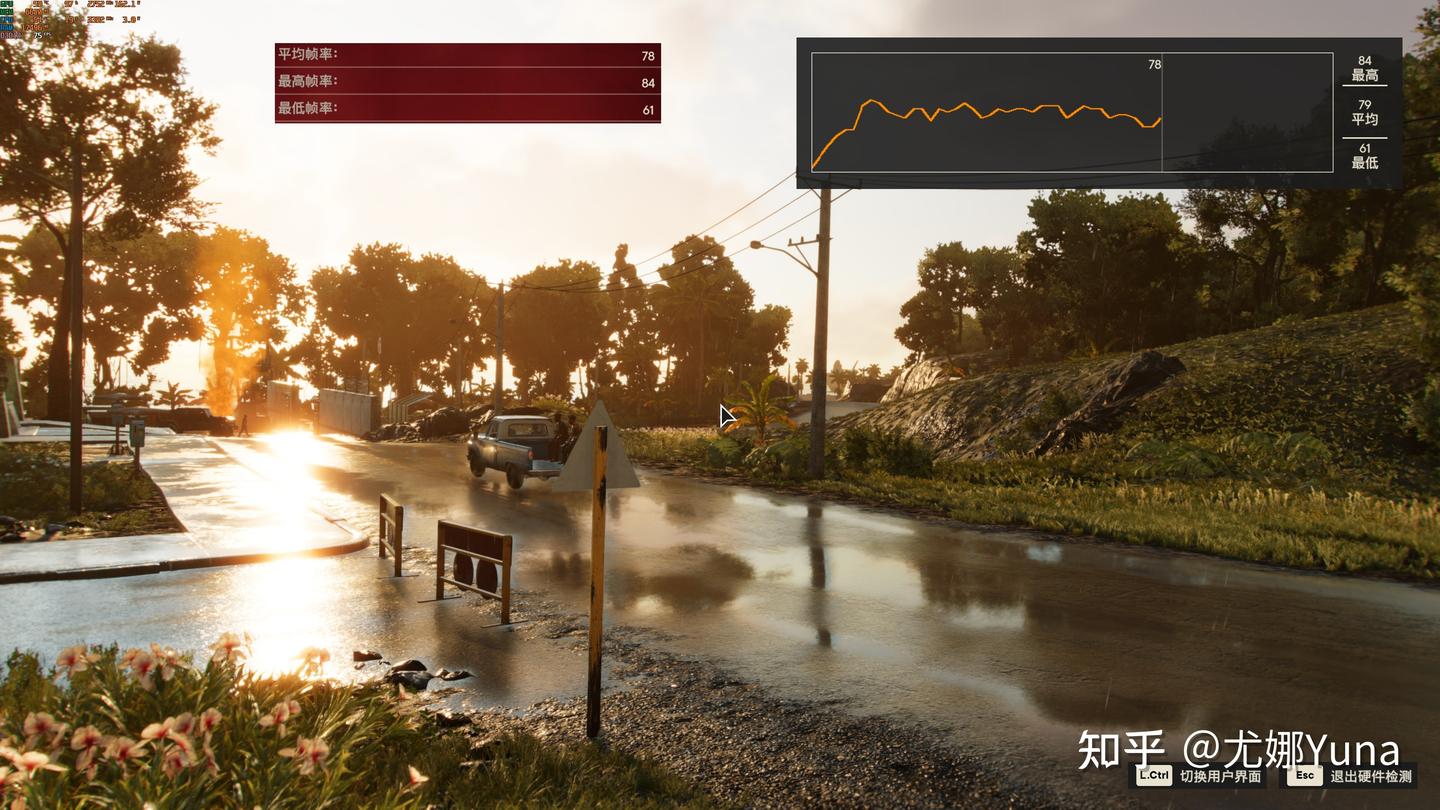
Task: Exit the benchmark via 退出硬件检测
Action: 1352,776
